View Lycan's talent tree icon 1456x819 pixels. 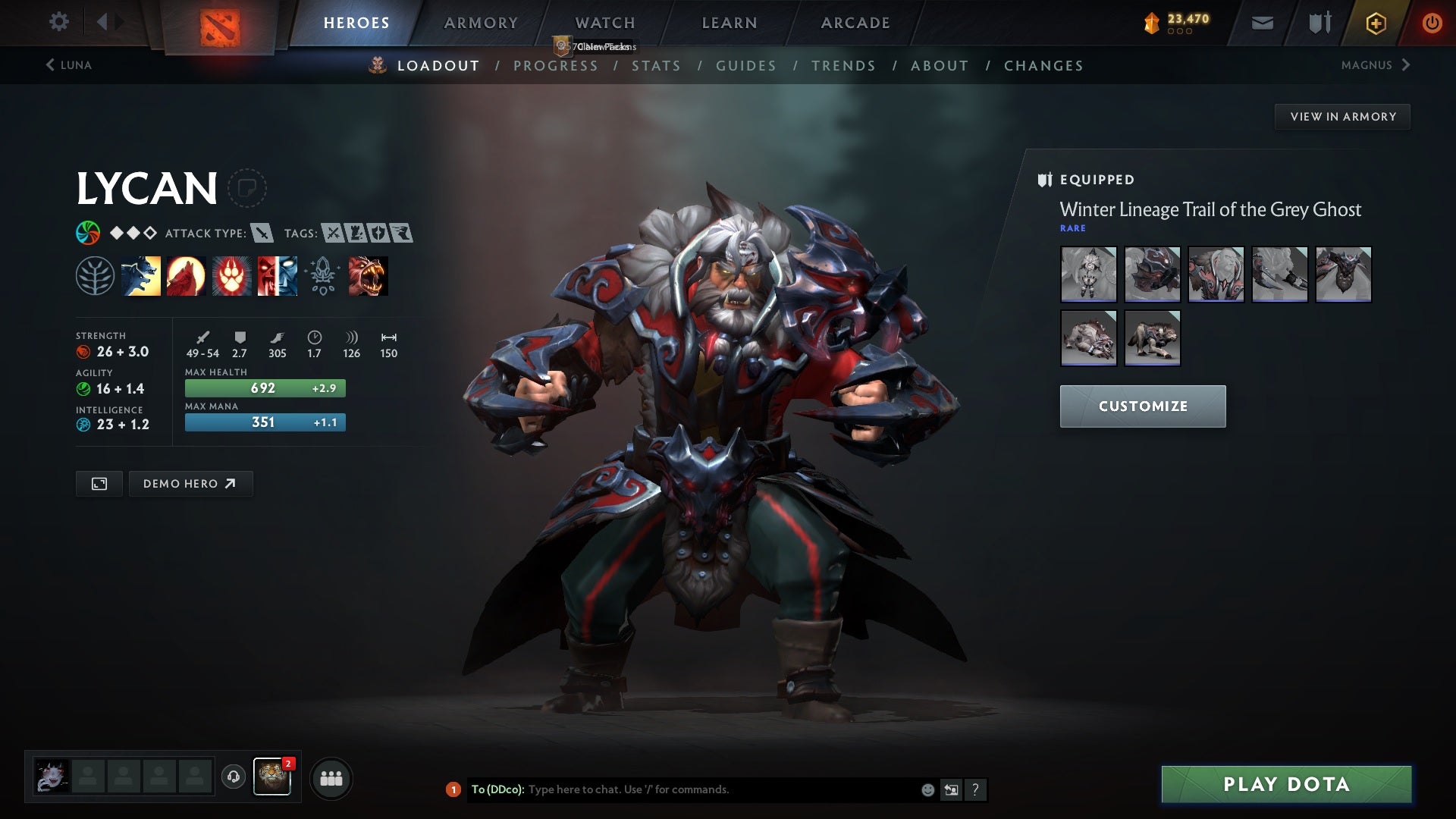pos(94,276)
